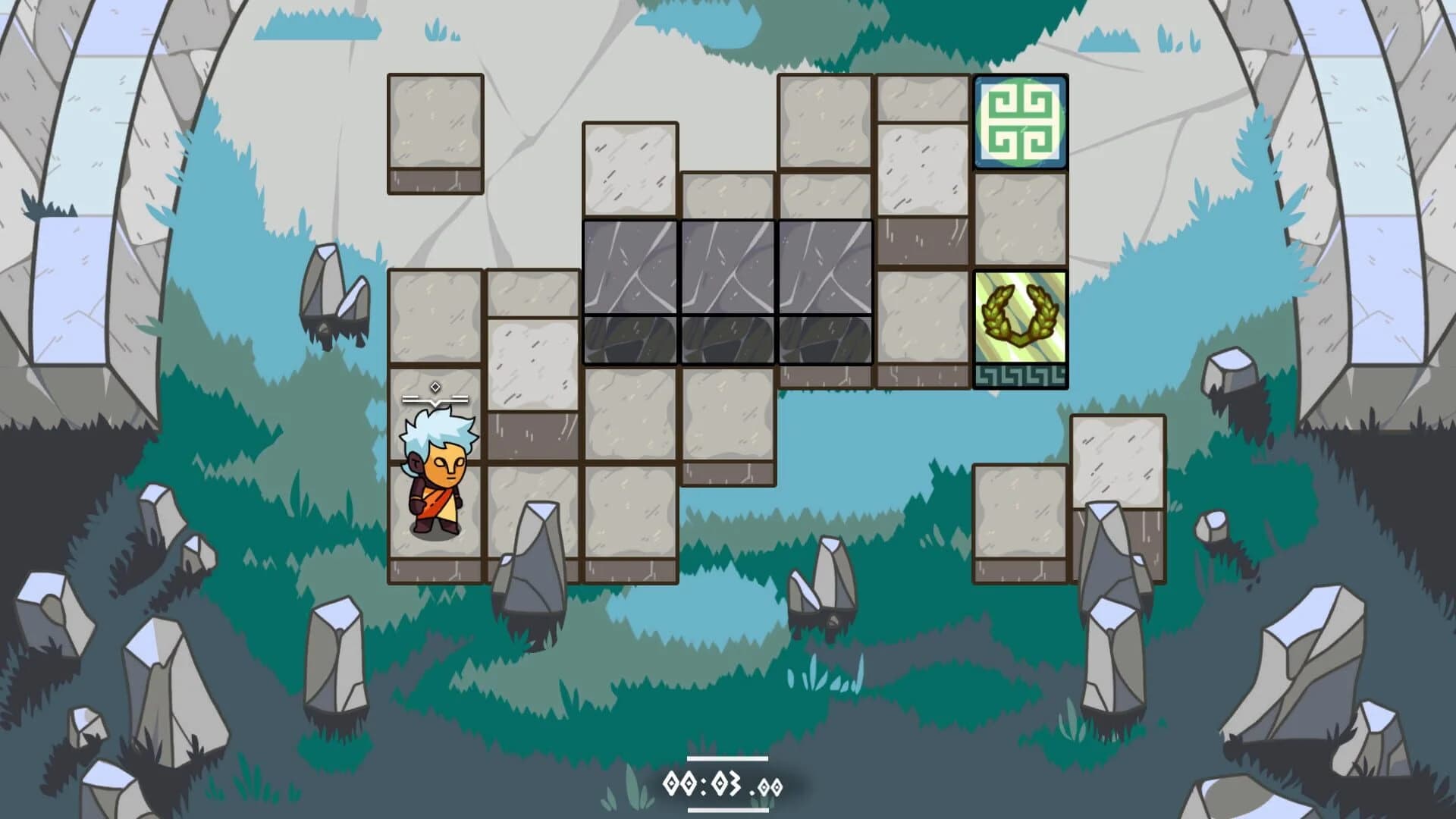Screen dimensions: 1456x819
Task: Select the green spiral goal tile
Action: 1021,124
